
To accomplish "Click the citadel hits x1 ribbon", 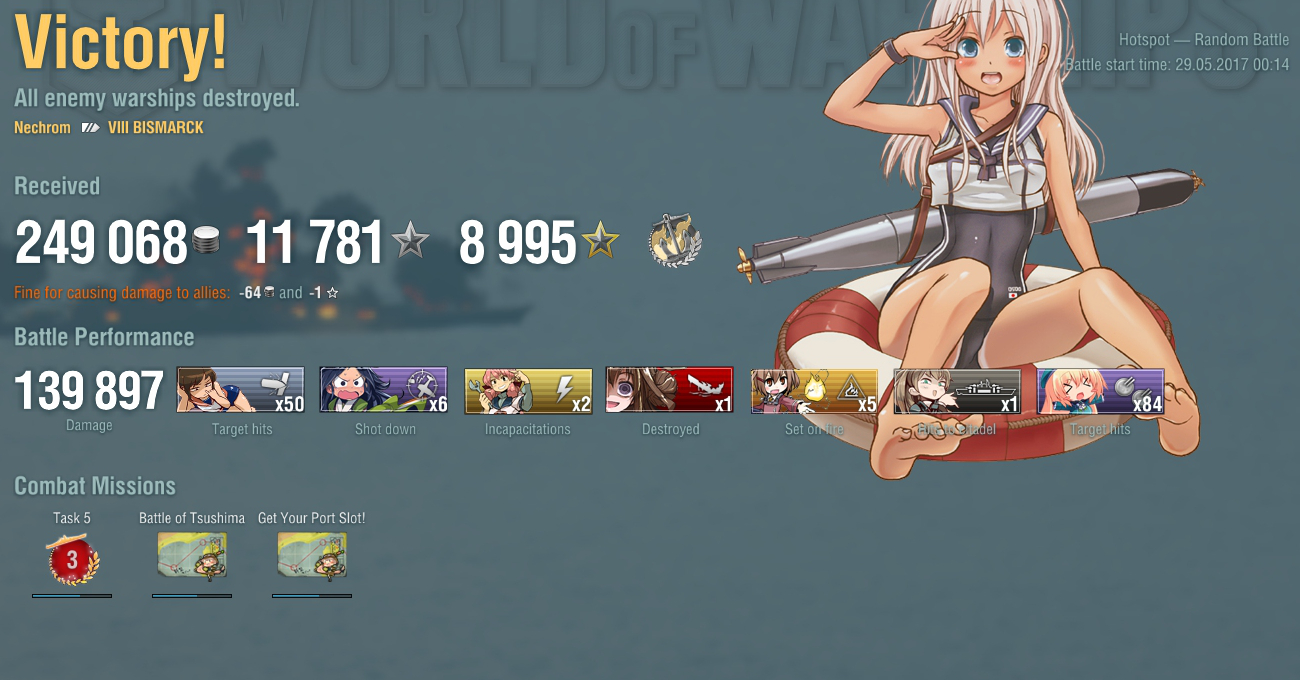I will [957, 390].
